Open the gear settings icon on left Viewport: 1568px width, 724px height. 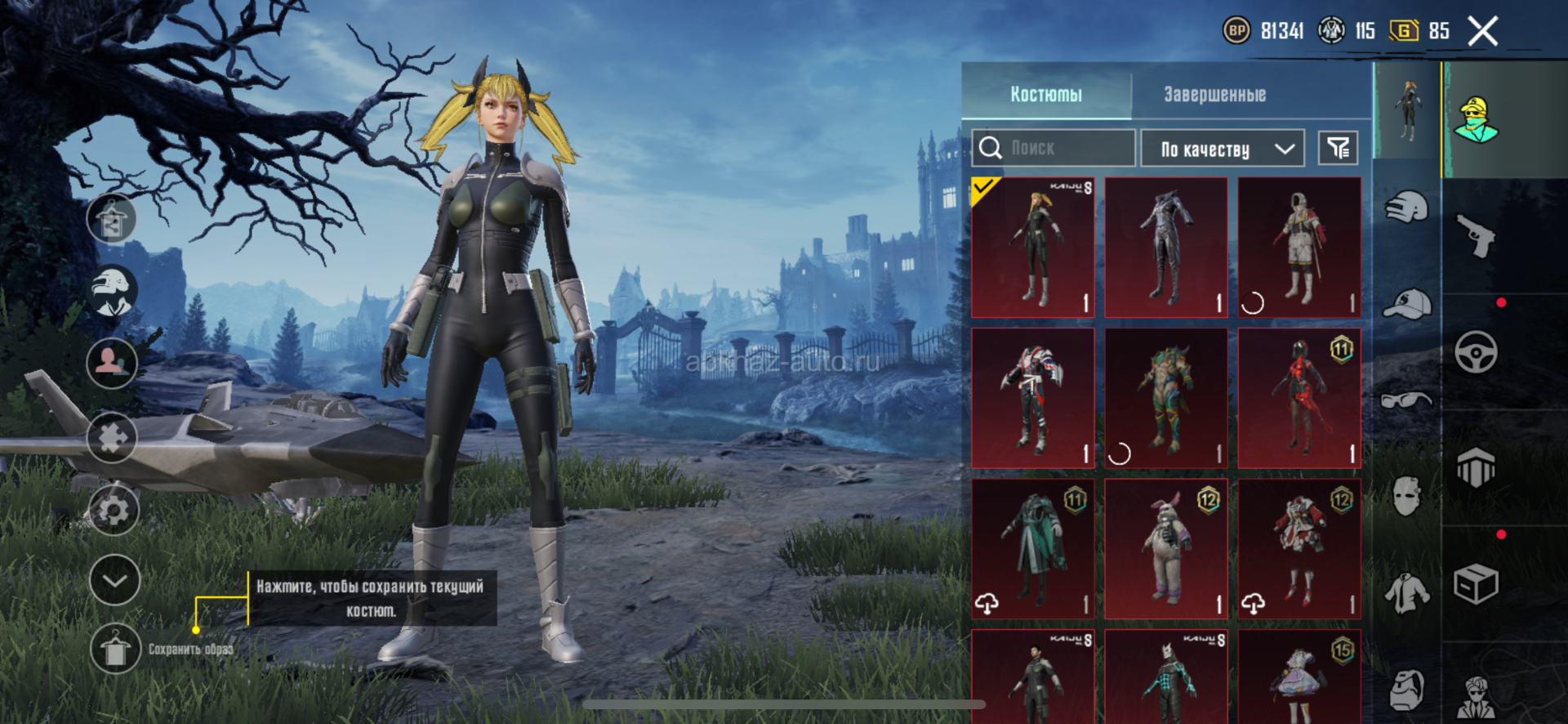[x=113, y=510]
